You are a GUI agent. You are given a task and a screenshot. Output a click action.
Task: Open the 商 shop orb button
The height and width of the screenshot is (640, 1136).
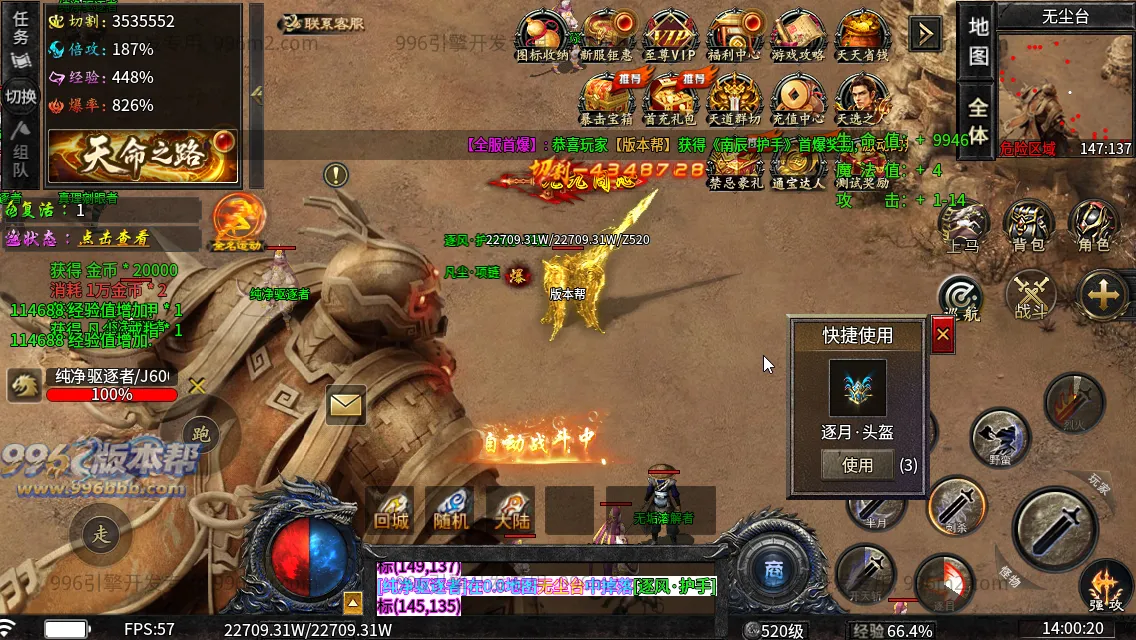pos(773,569)
